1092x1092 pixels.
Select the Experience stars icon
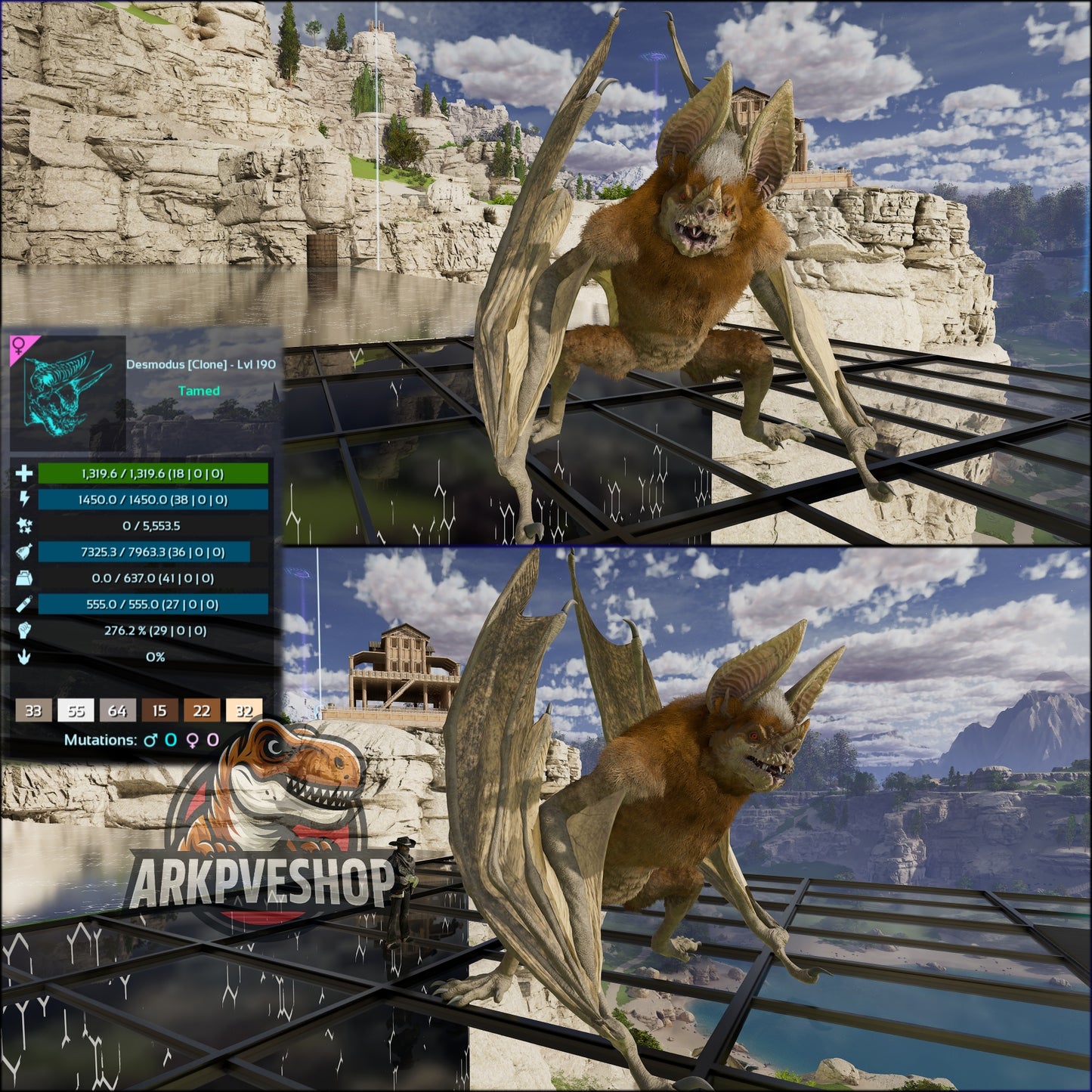tap(24, 524)
